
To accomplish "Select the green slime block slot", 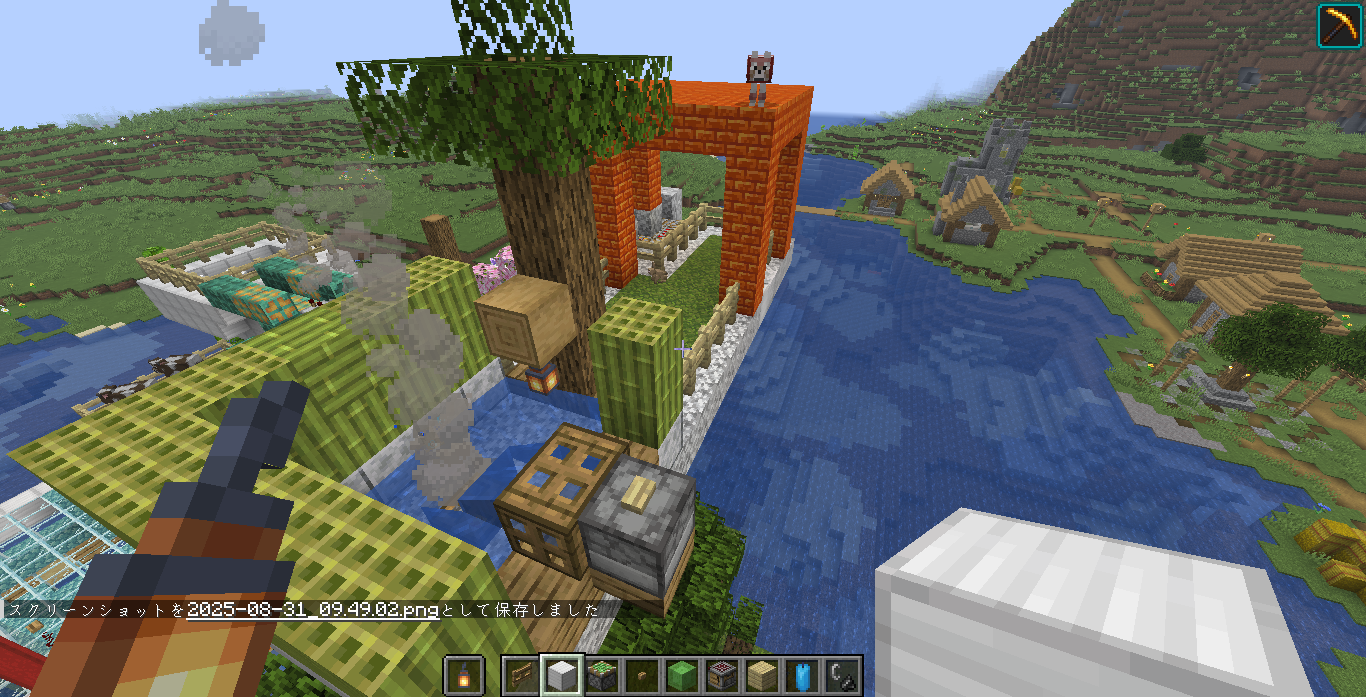I will [x=682, y=676].
